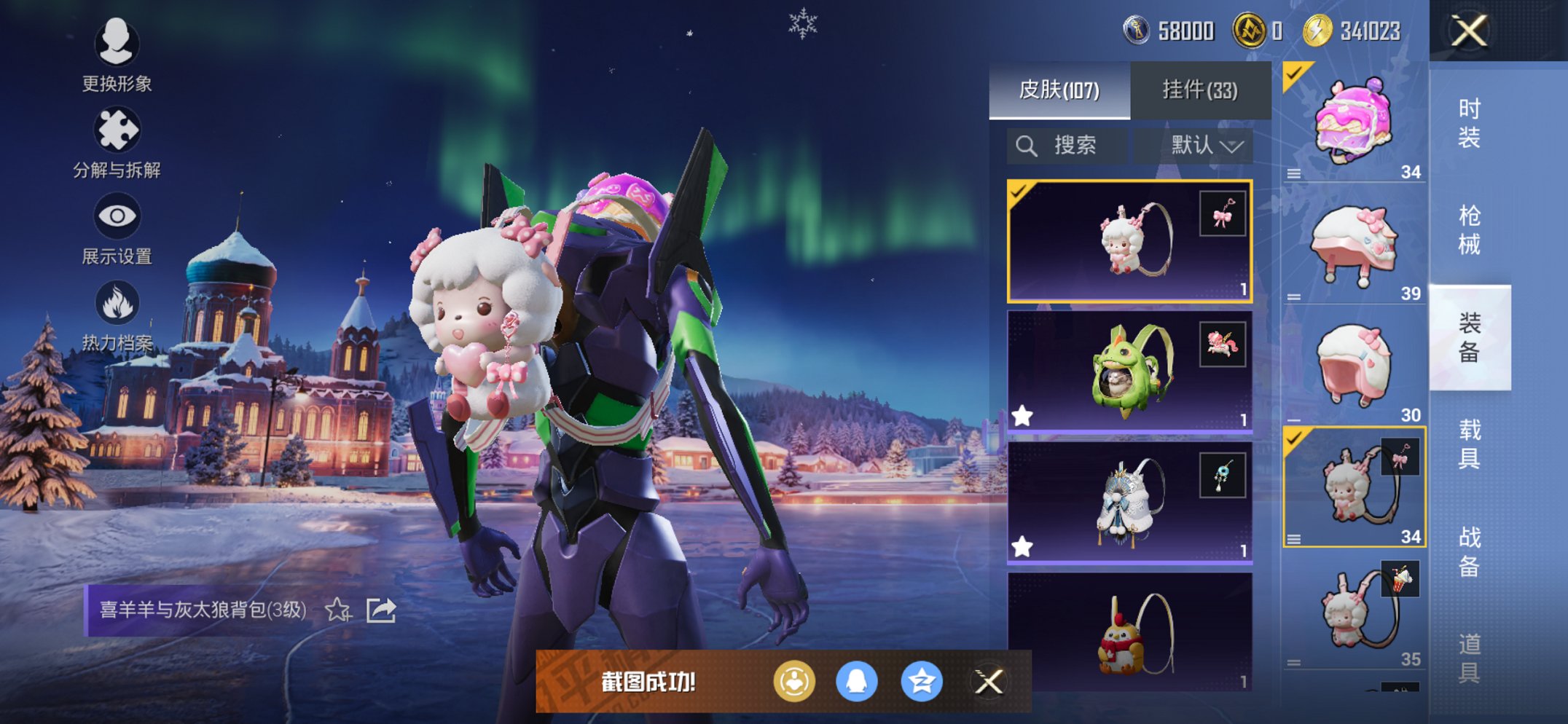Screen dimensions: 1568x724
Task: Select the red chick backpack skin
Action: point(1129,632)
